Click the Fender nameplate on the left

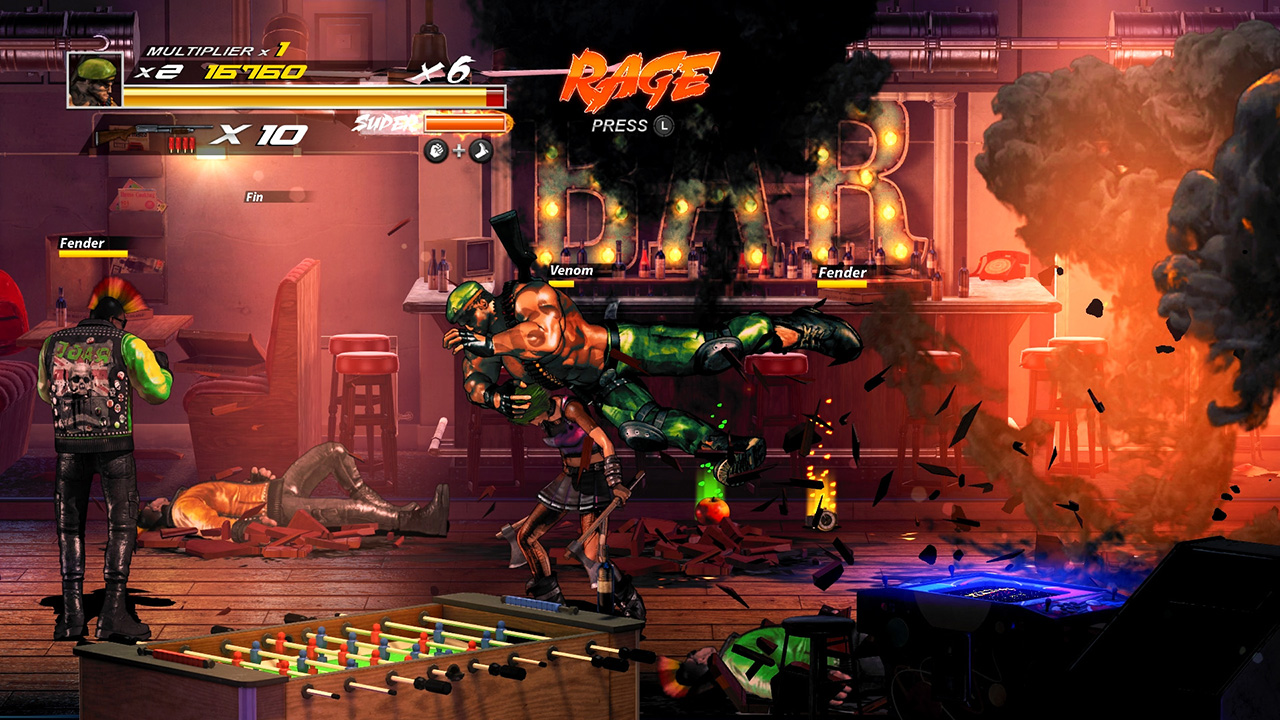(84, 243)
